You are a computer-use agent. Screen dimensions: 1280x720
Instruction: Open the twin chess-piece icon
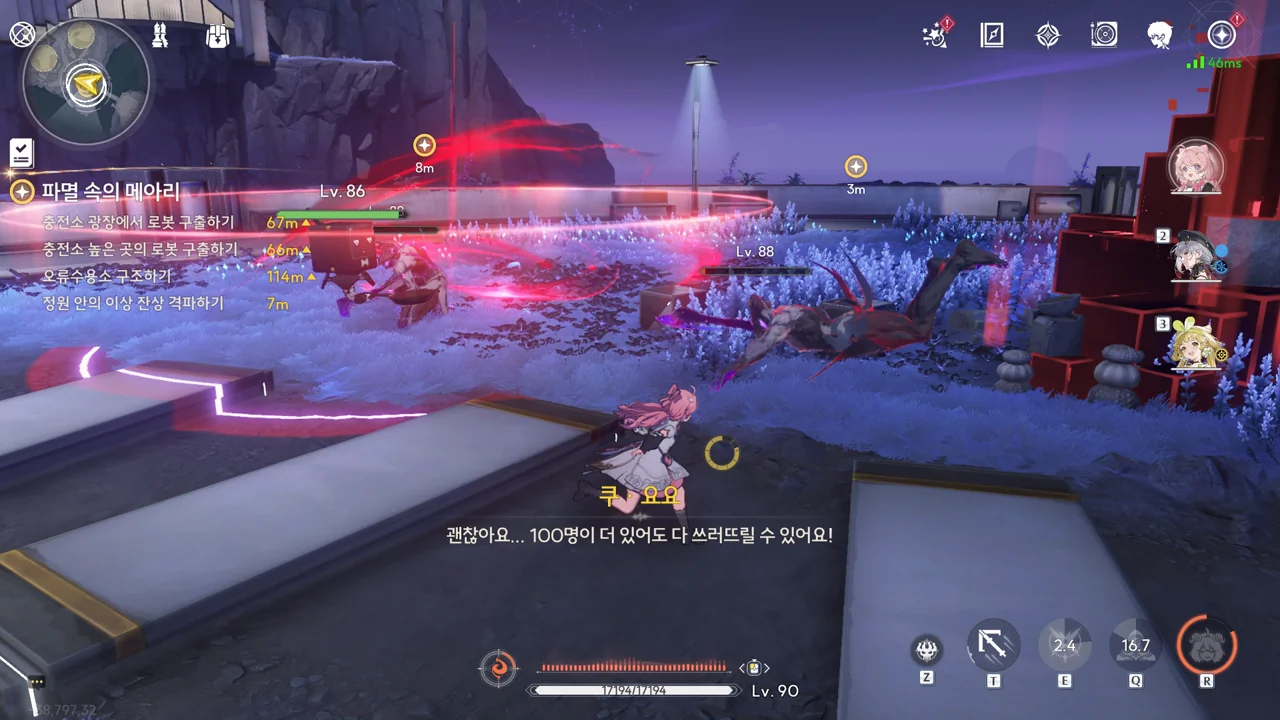[x=161, y=36]
